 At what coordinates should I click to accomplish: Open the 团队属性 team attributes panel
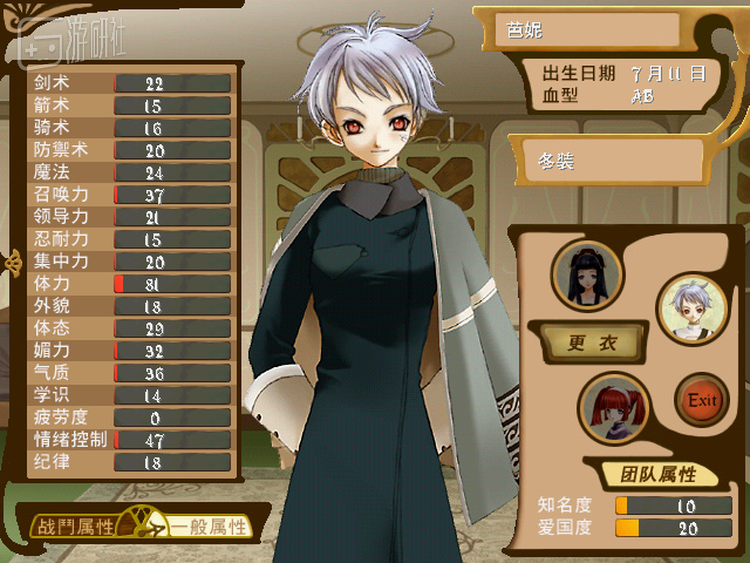(x=660, y=473)
